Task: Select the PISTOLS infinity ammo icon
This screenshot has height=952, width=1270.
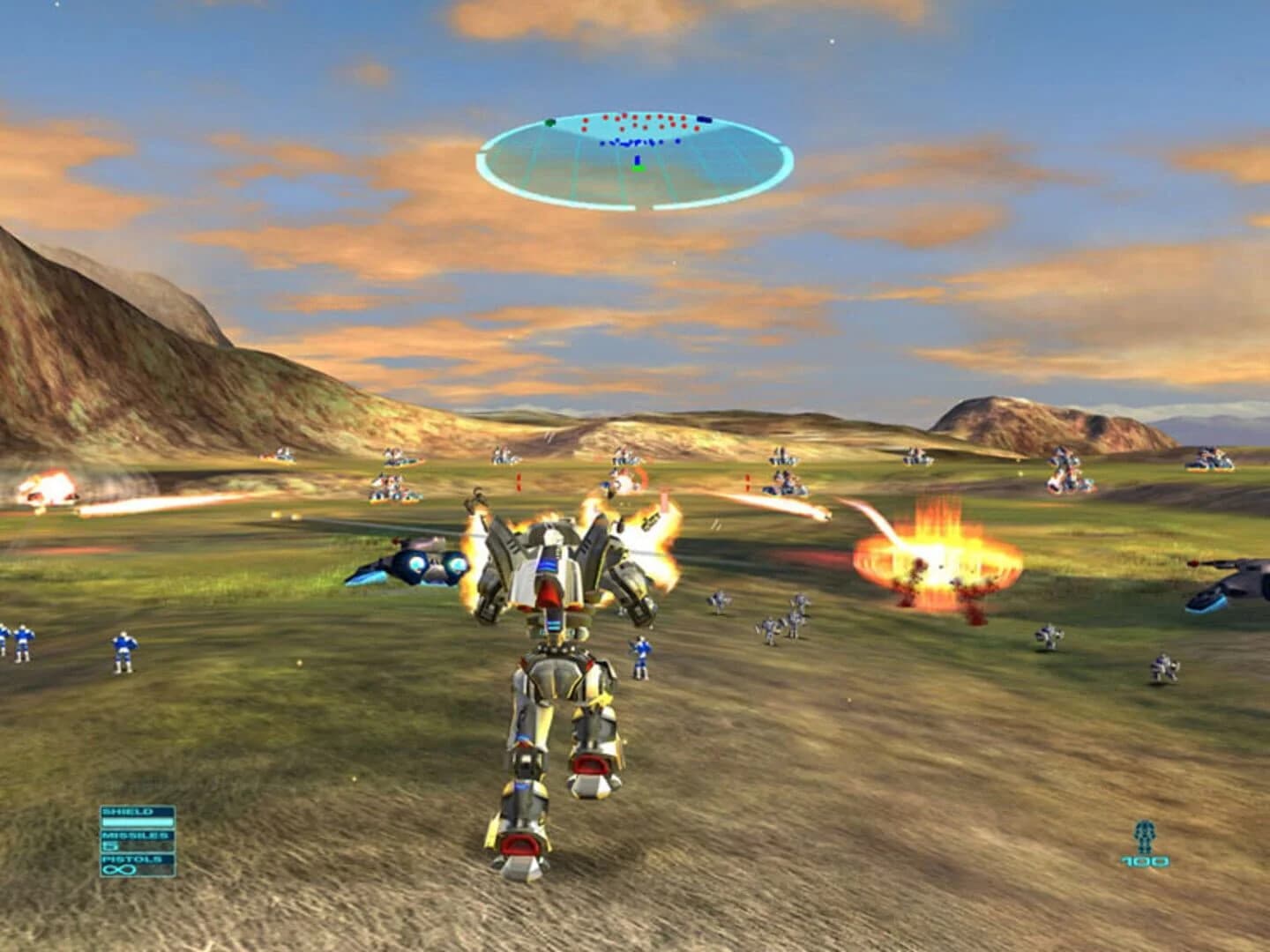Action: (119, 869)
